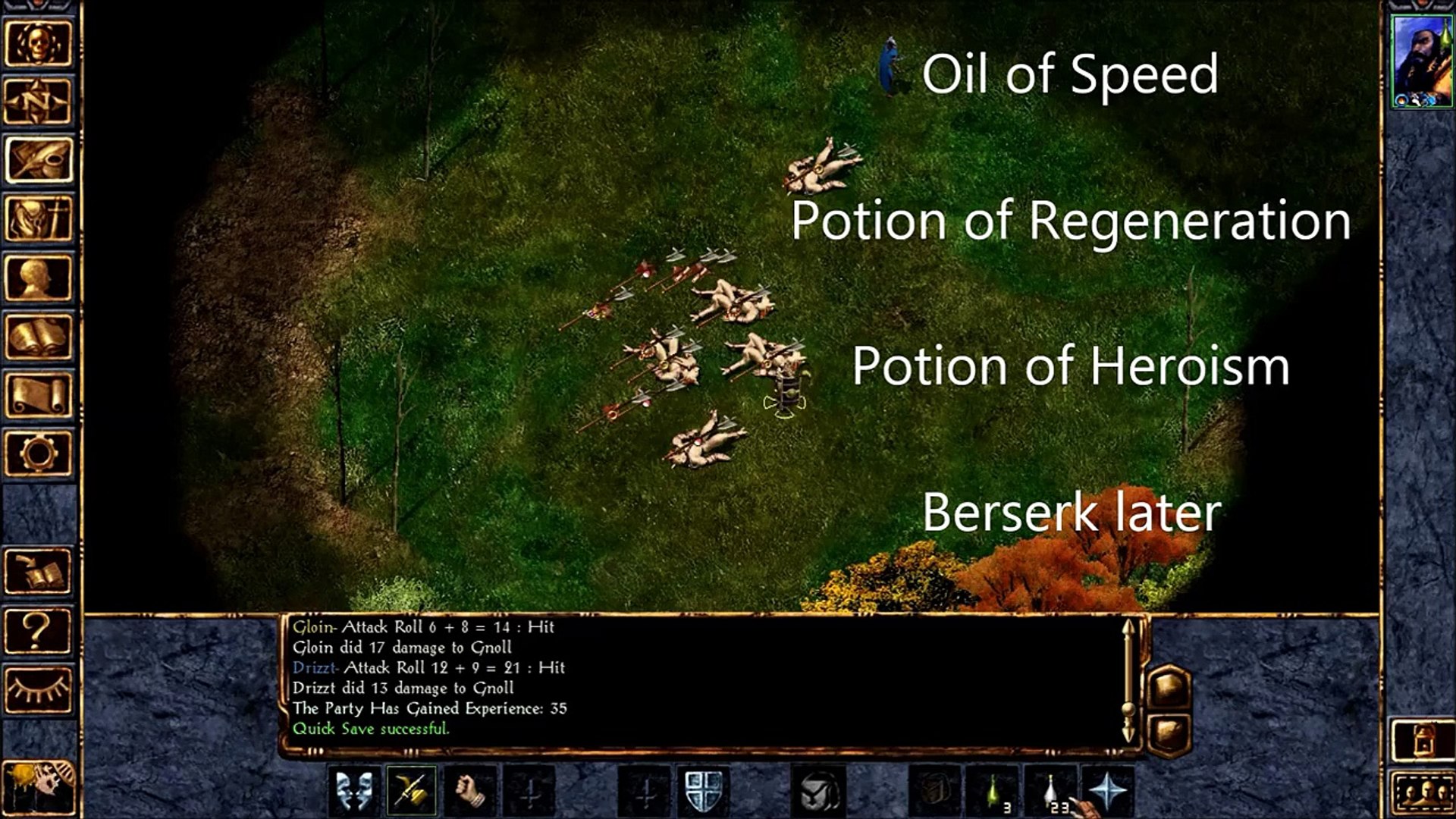Click the book with arrow icon
This screenshot has width=1456, height=819.
(x=39, y=571)
